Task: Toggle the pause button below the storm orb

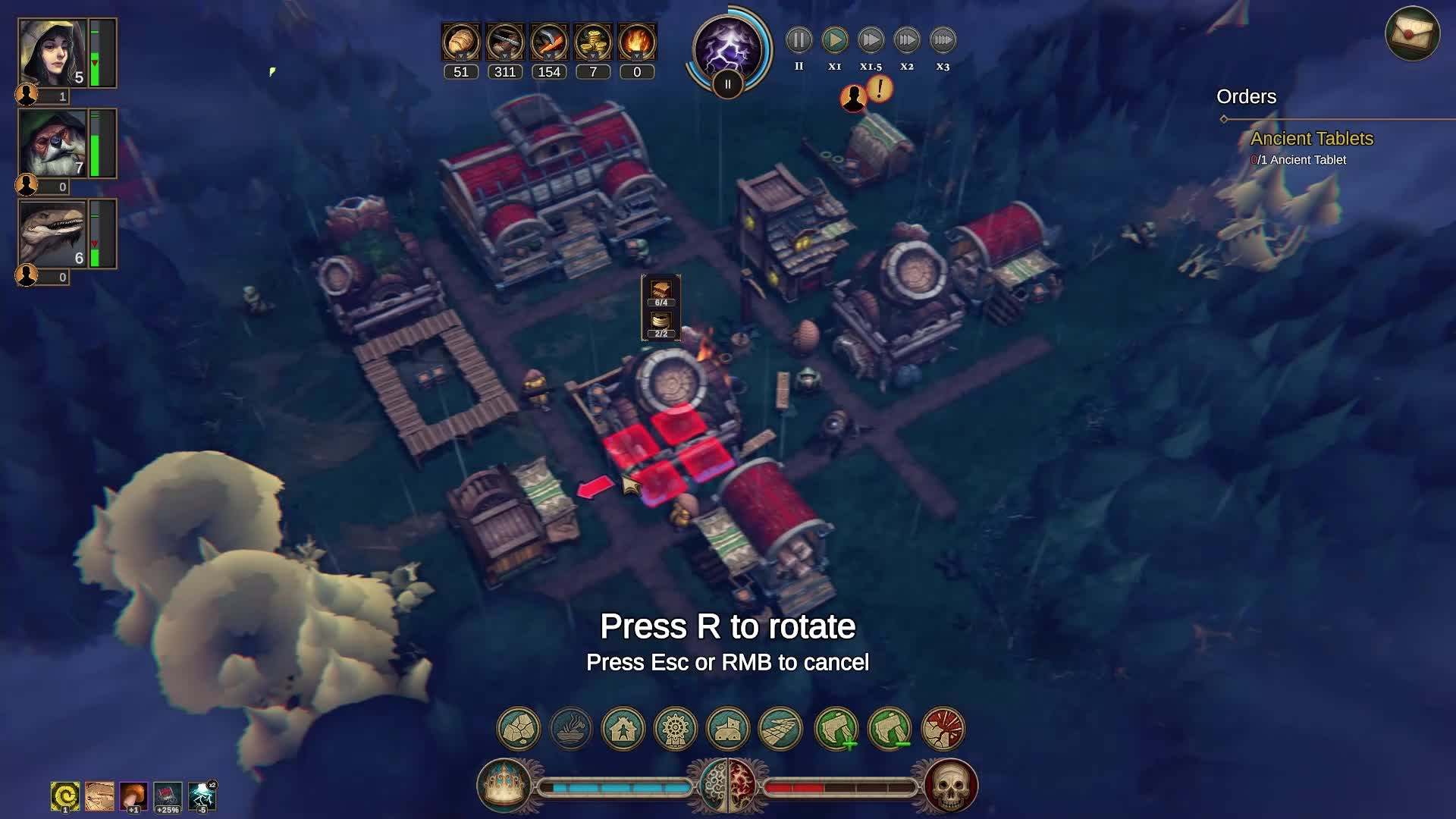Action: [726, 85]
